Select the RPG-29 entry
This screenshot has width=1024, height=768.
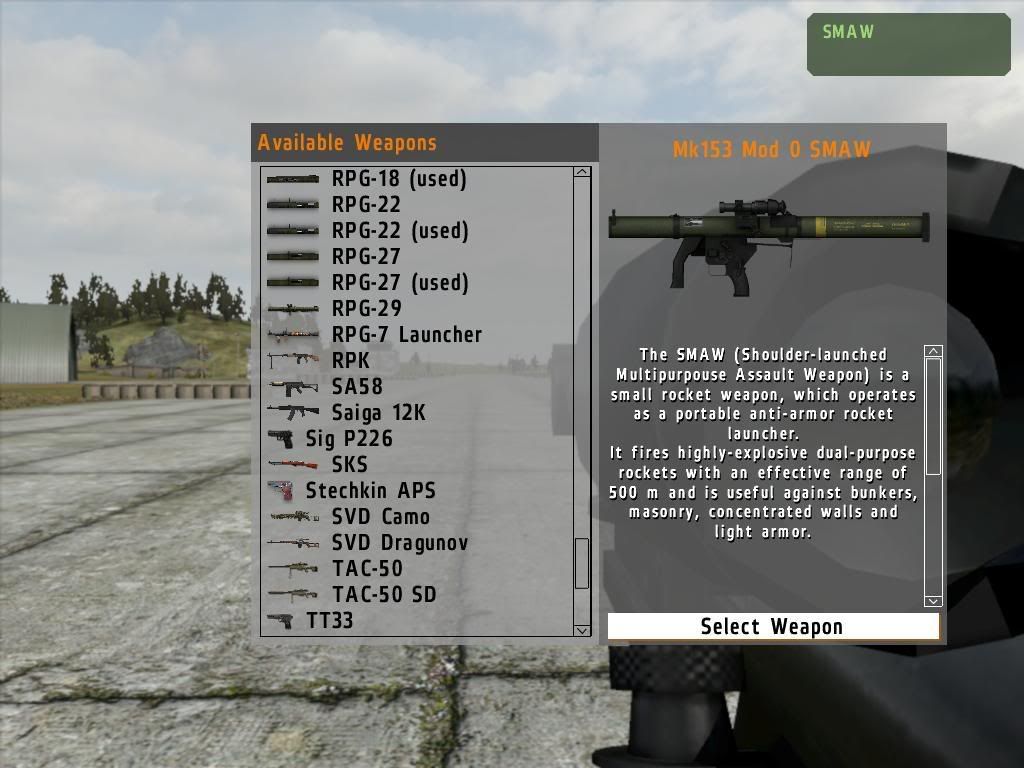[366, 309]
